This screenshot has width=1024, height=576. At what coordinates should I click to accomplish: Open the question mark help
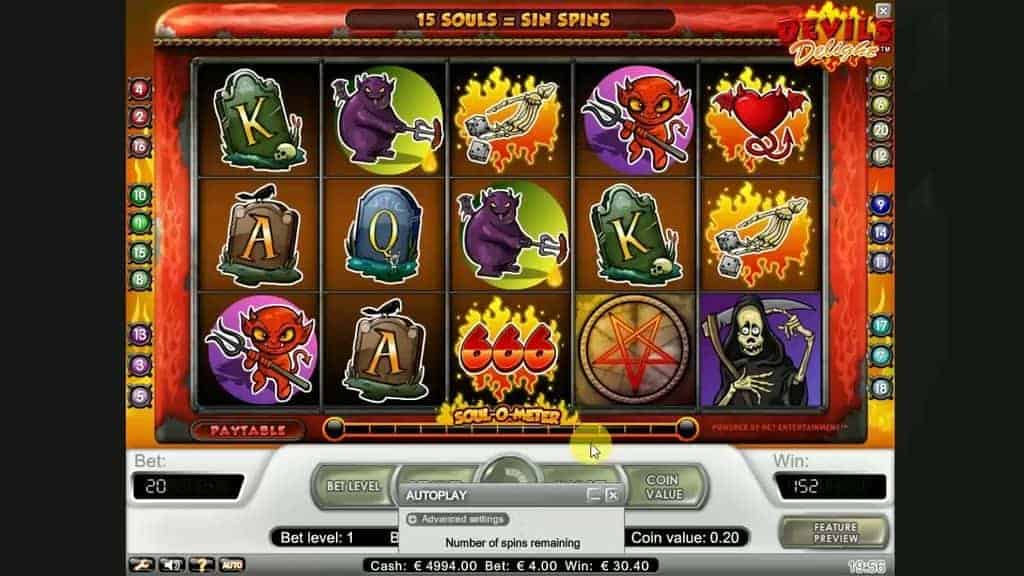pyautogui.click(x=200, y=565)
